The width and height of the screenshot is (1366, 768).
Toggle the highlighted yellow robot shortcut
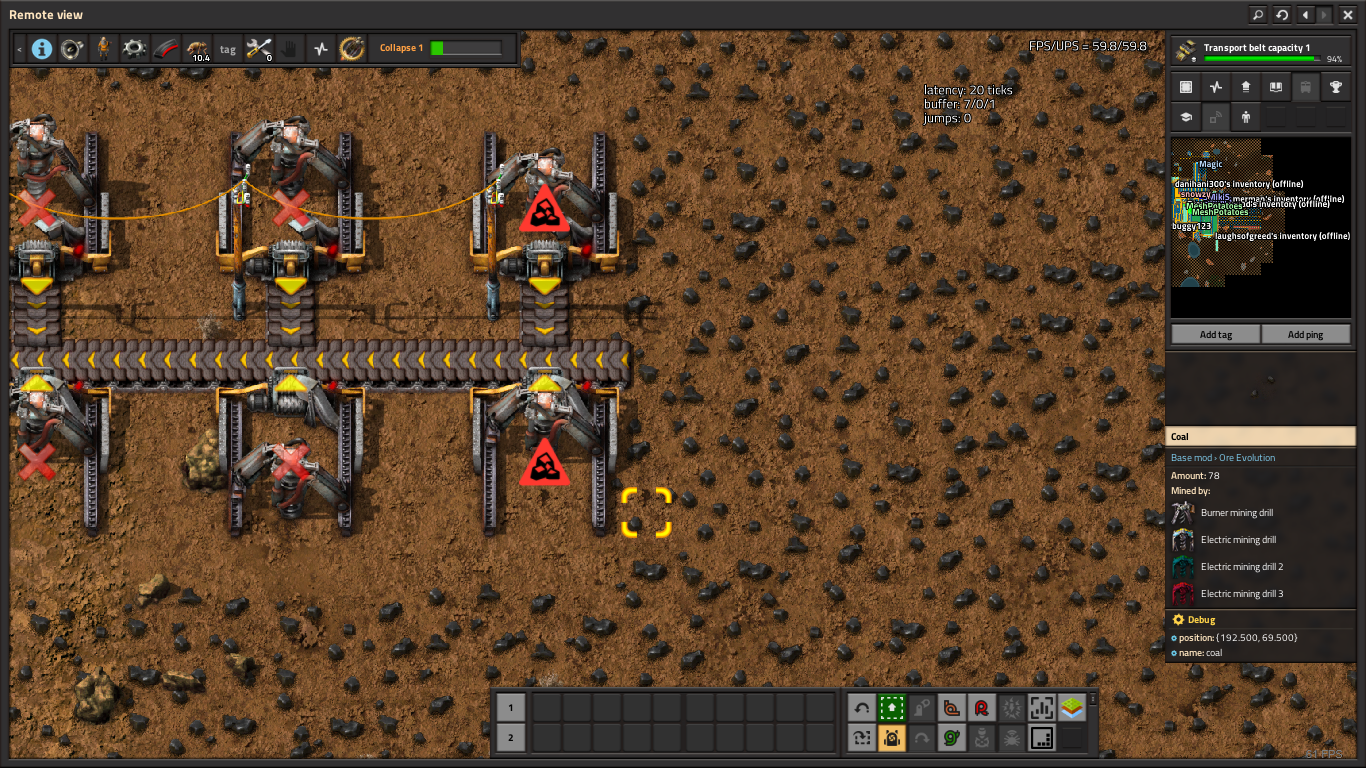[x=892, y=738]
